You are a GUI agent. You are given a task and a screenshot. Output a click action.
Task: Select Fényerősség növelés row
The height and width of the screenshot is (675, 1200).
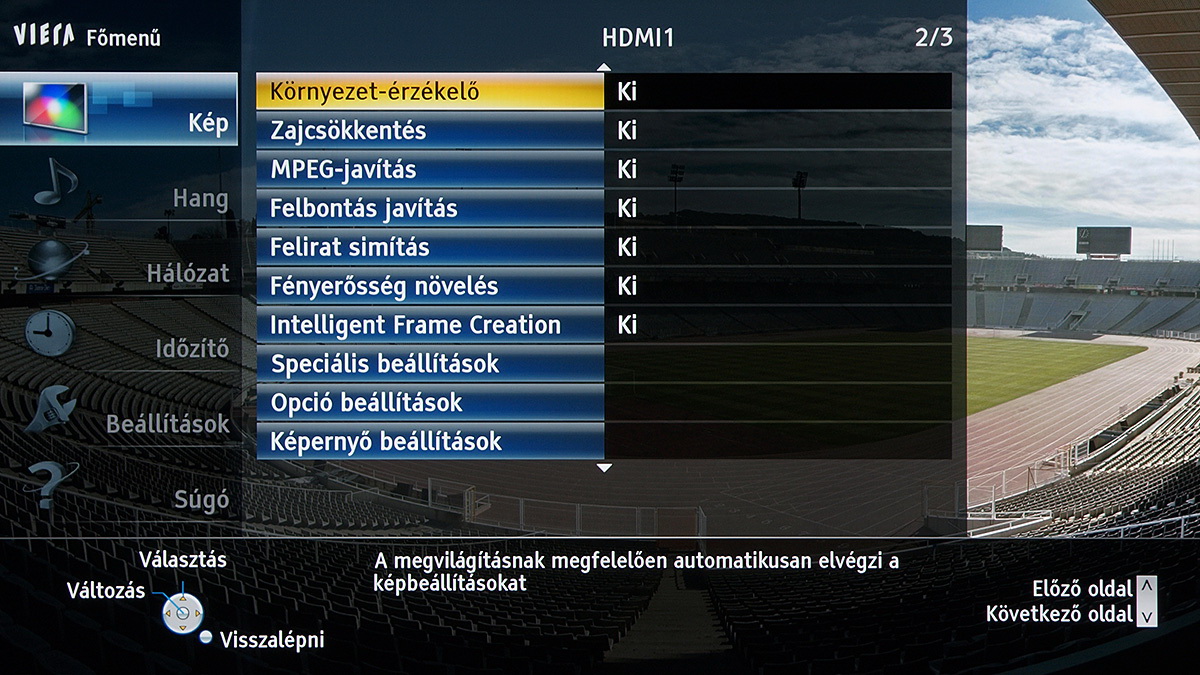430,286
